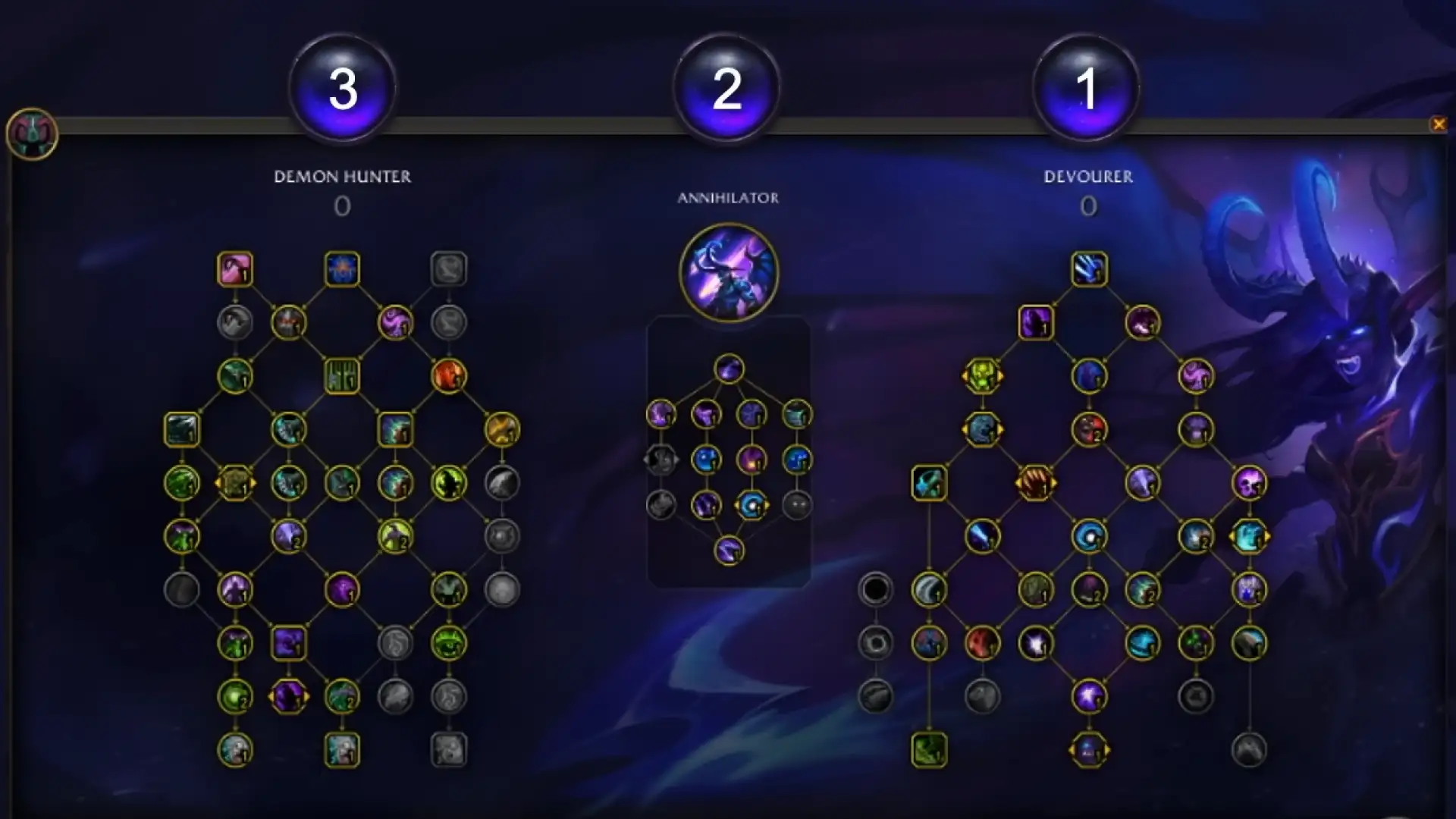
Task: Select the DEMON HUNTER tree header
Action: (x=343, y=177)
